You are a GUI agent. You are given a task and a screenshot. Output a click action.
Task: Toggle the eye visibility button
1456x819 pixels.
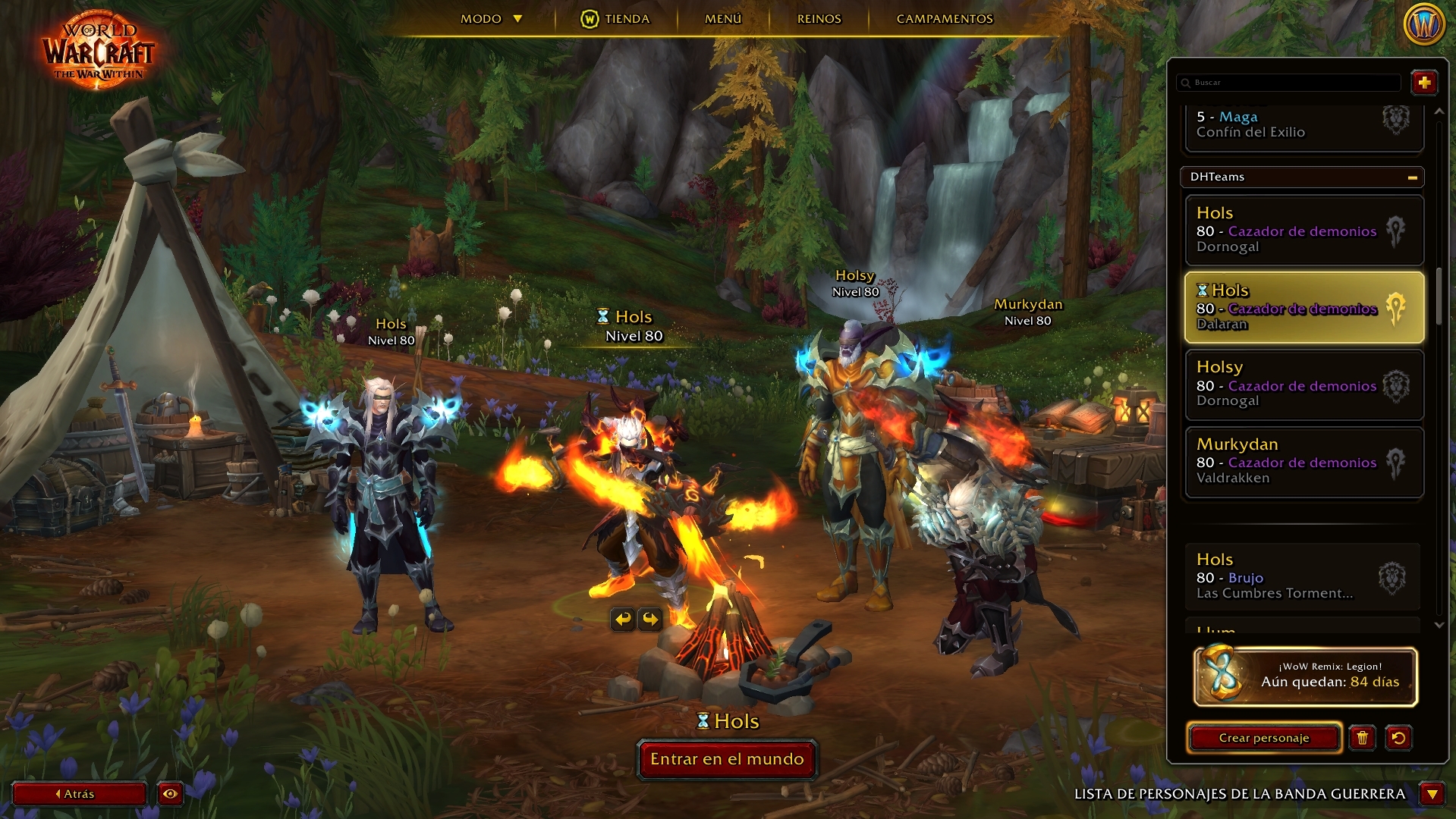coord(170,794)
